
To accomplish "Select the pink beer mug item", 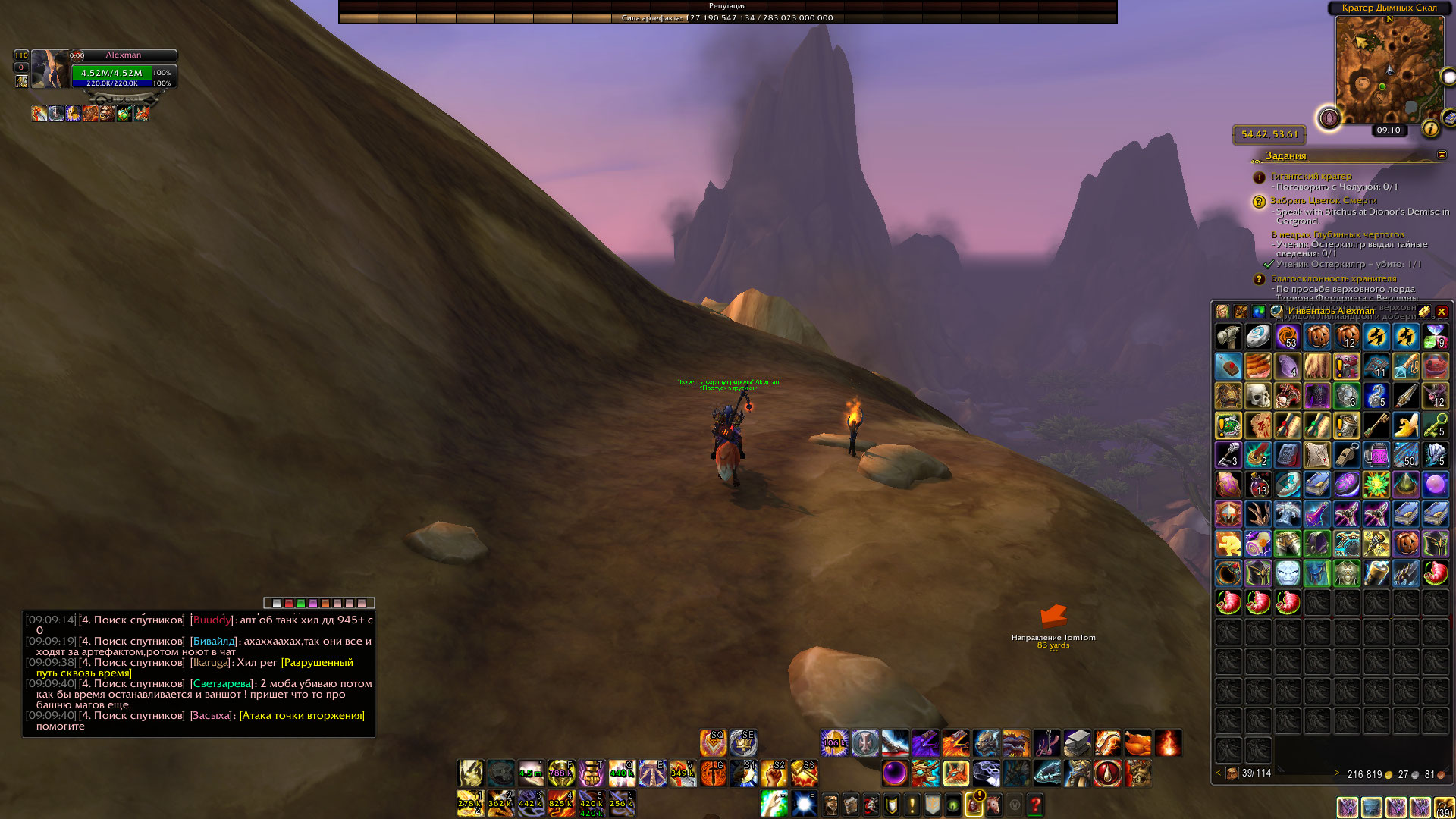I will click(1376, 455).
